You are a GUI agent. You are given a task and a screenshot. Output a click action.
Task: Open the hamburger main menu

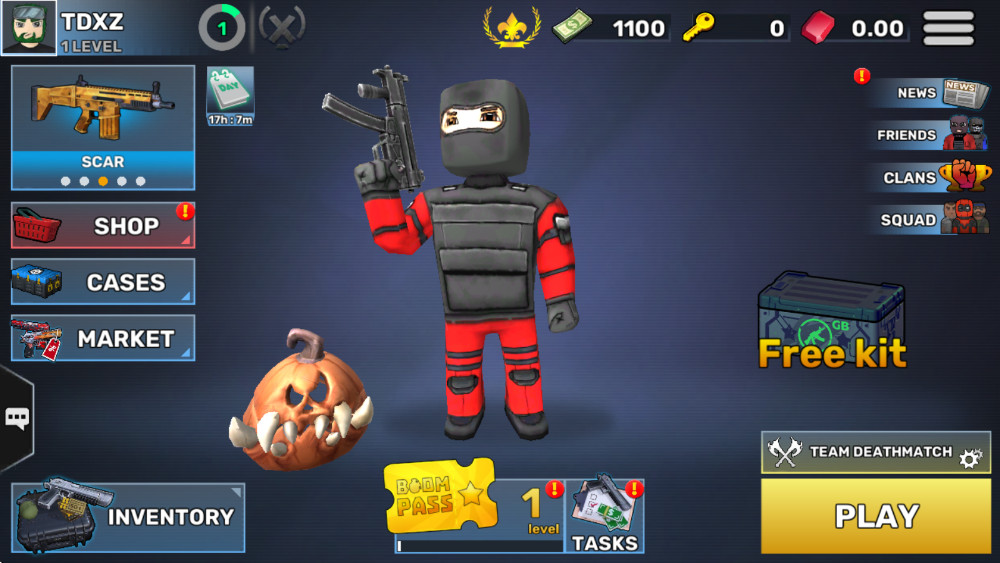tap(948, 28)
